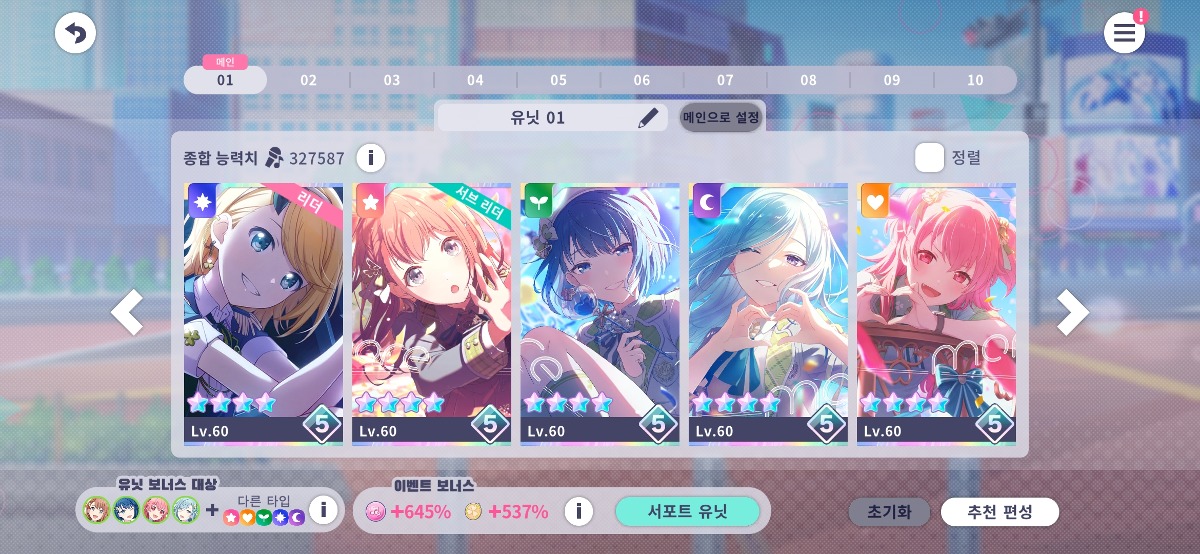Image resolution: width=1200 pixels, height=554 pixels.
Task: Click the 메인으로 설정 button
Action: point(720,117)
